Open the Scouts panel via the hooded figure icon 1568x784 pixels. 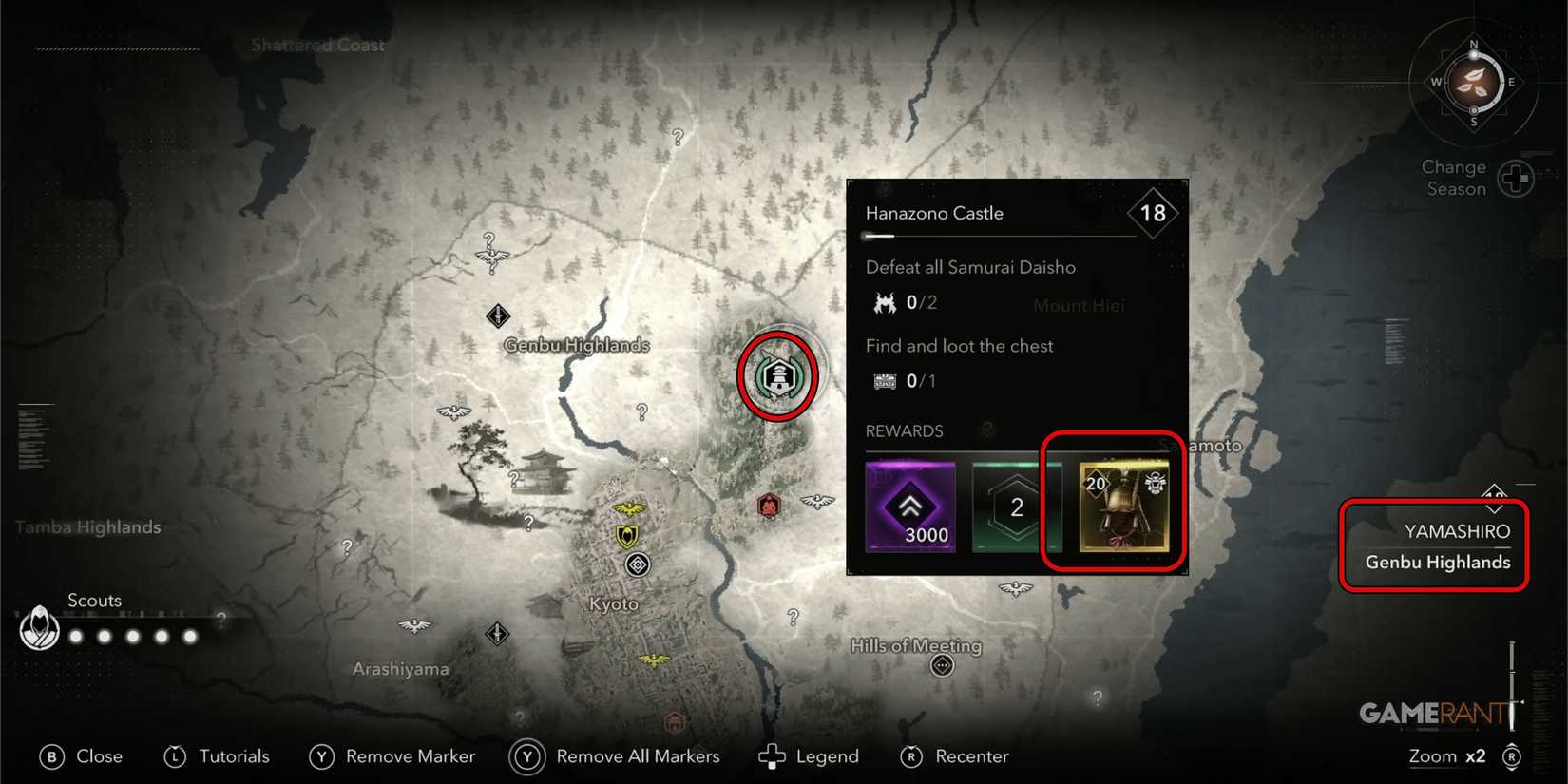point(39,628)
